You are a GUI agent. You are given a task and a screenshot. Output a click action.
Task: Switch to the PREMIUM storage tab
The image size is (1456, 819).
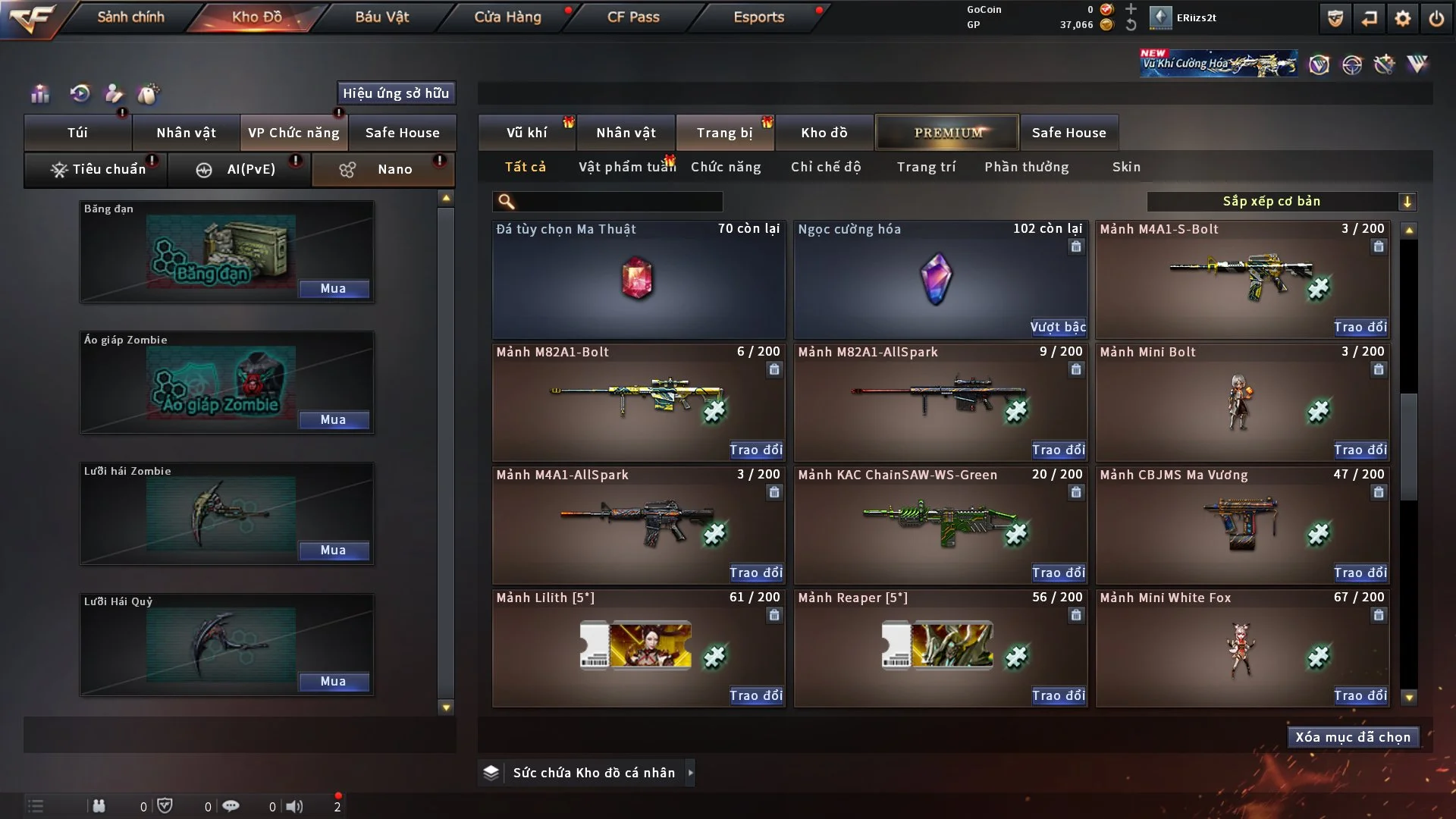click(x=947, y=133)
